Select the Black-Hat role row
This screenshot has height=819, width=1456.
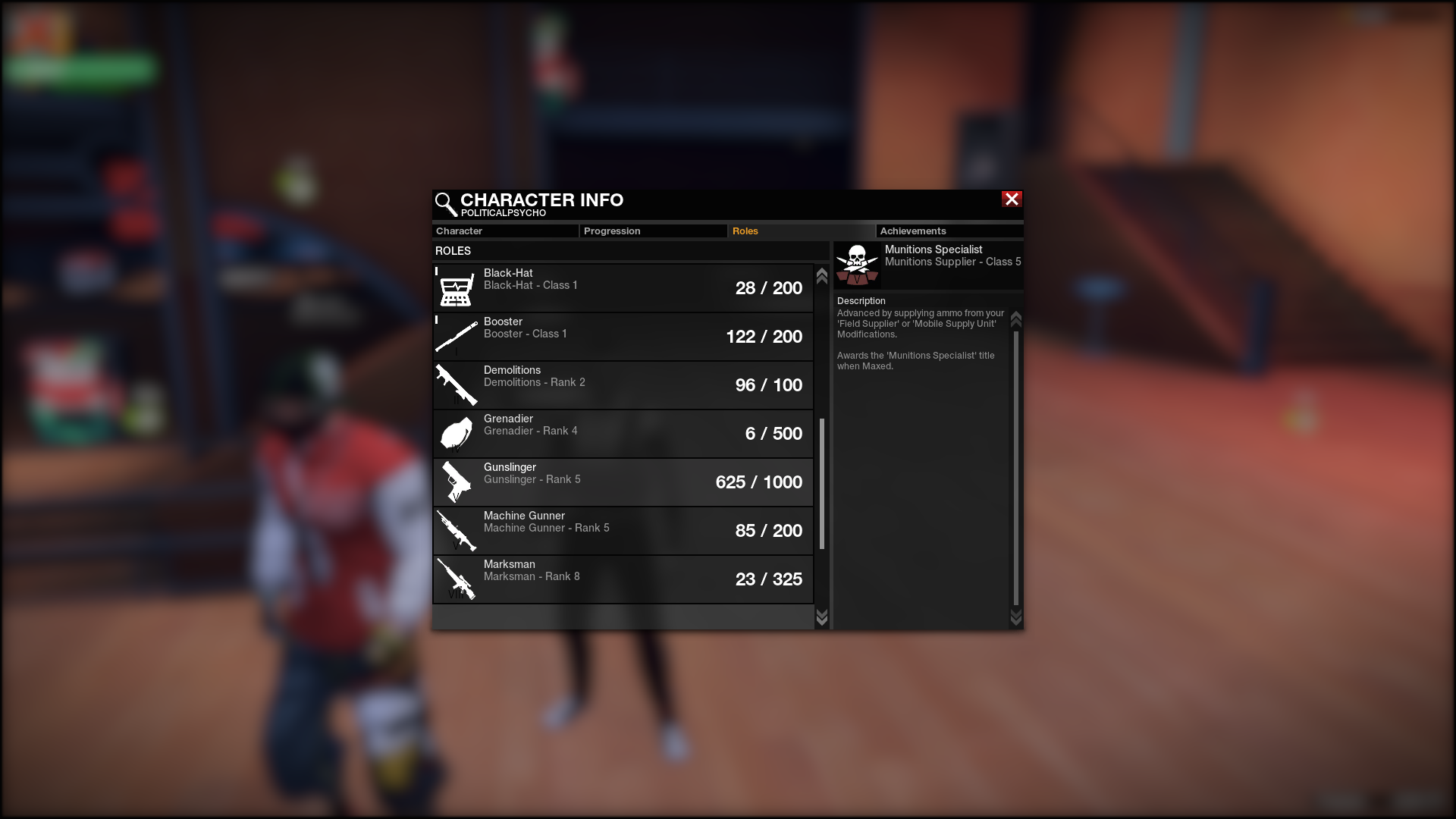(x=623, y=288)
